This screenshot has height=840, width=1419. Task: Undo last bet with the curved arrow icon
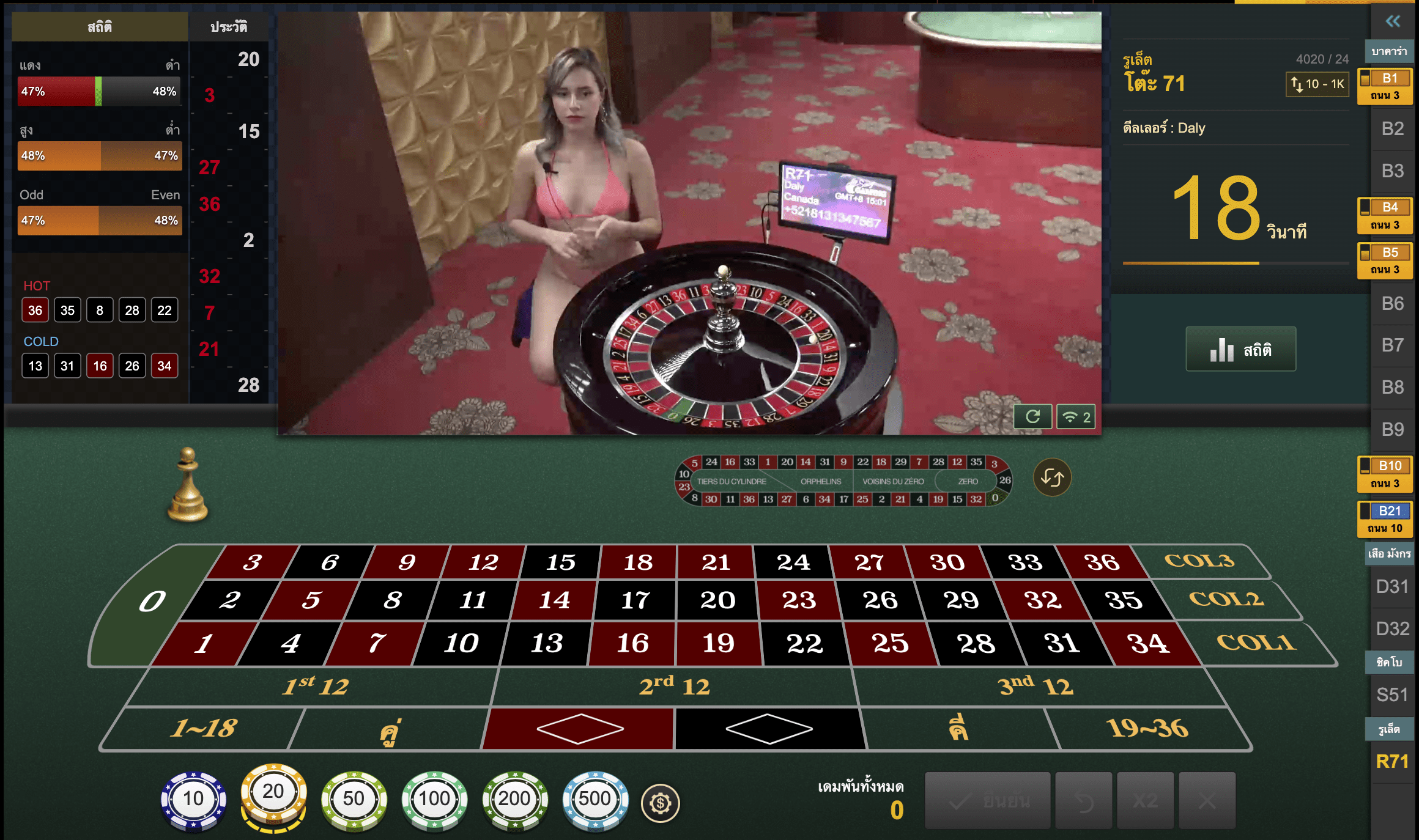[x=1083, y=802]
